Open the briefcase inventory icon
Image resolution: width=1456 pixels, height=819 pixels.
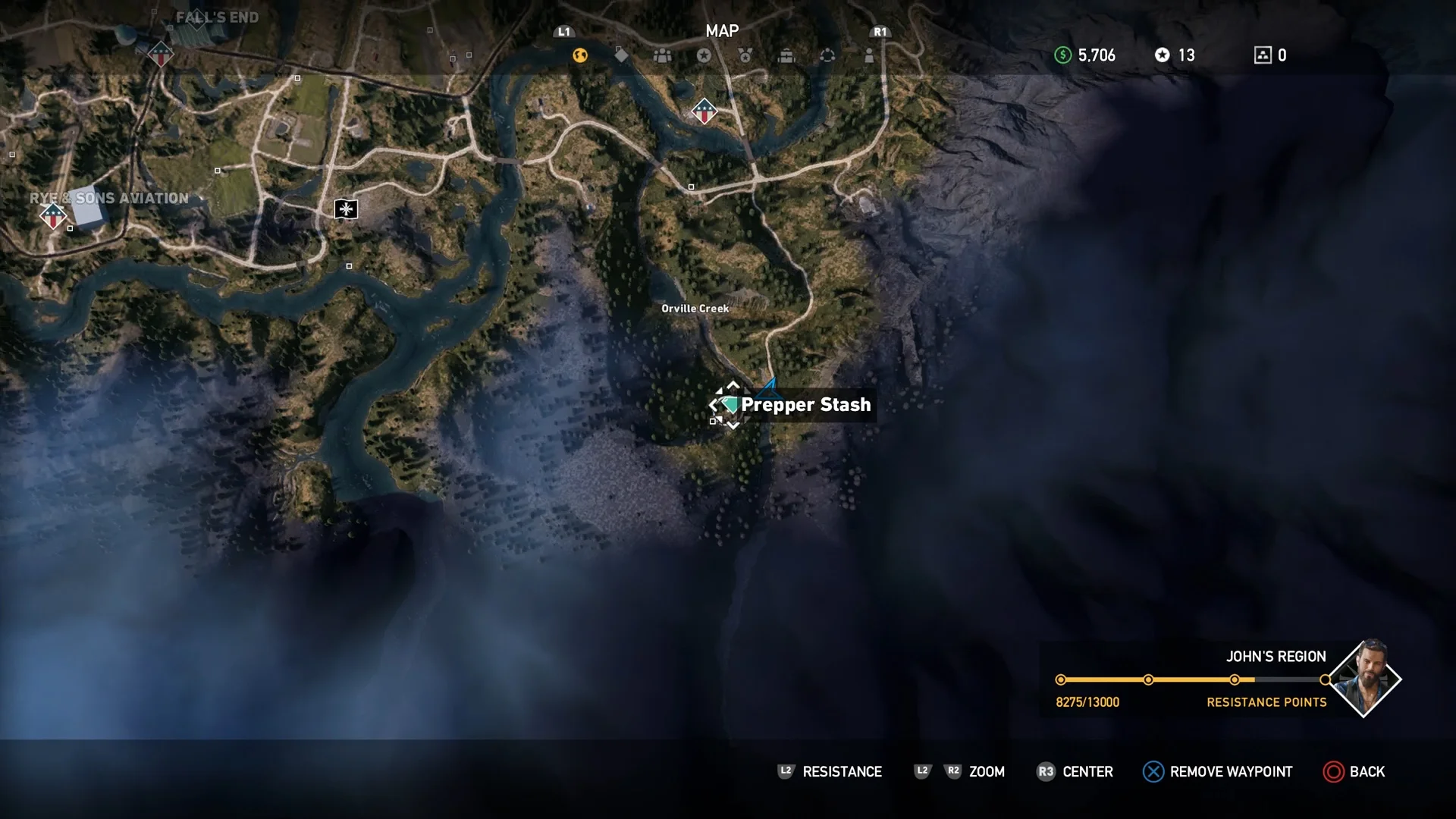(x=786, y=55)
